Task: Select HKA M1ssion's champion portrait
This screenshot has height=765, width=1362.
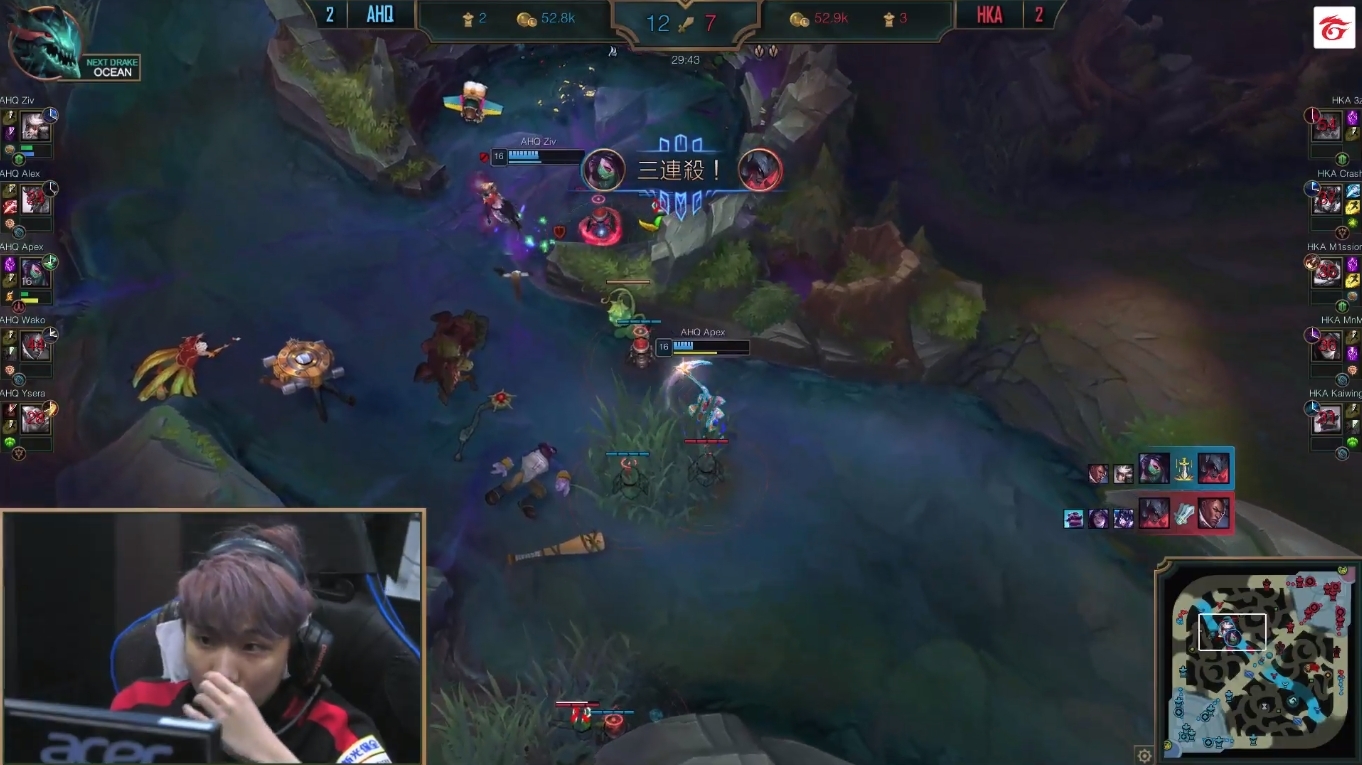Action: click(1327, 271)
